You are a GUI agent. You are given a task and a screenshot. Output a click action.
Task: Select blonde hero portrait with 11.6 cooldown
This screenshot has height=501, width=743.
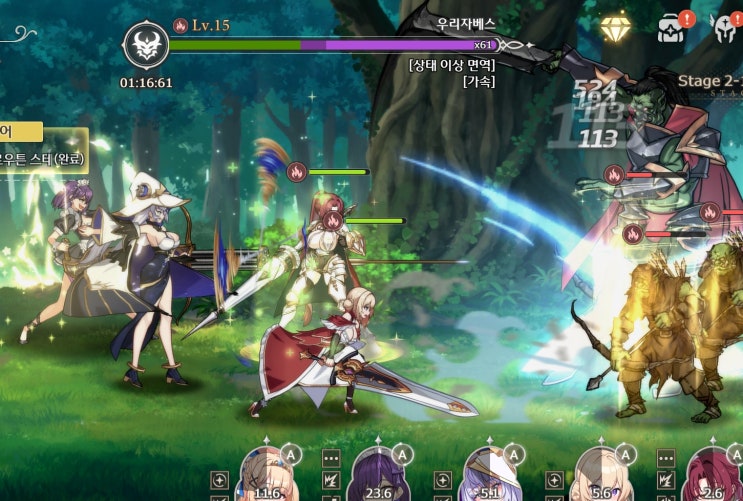pos(268,475)
